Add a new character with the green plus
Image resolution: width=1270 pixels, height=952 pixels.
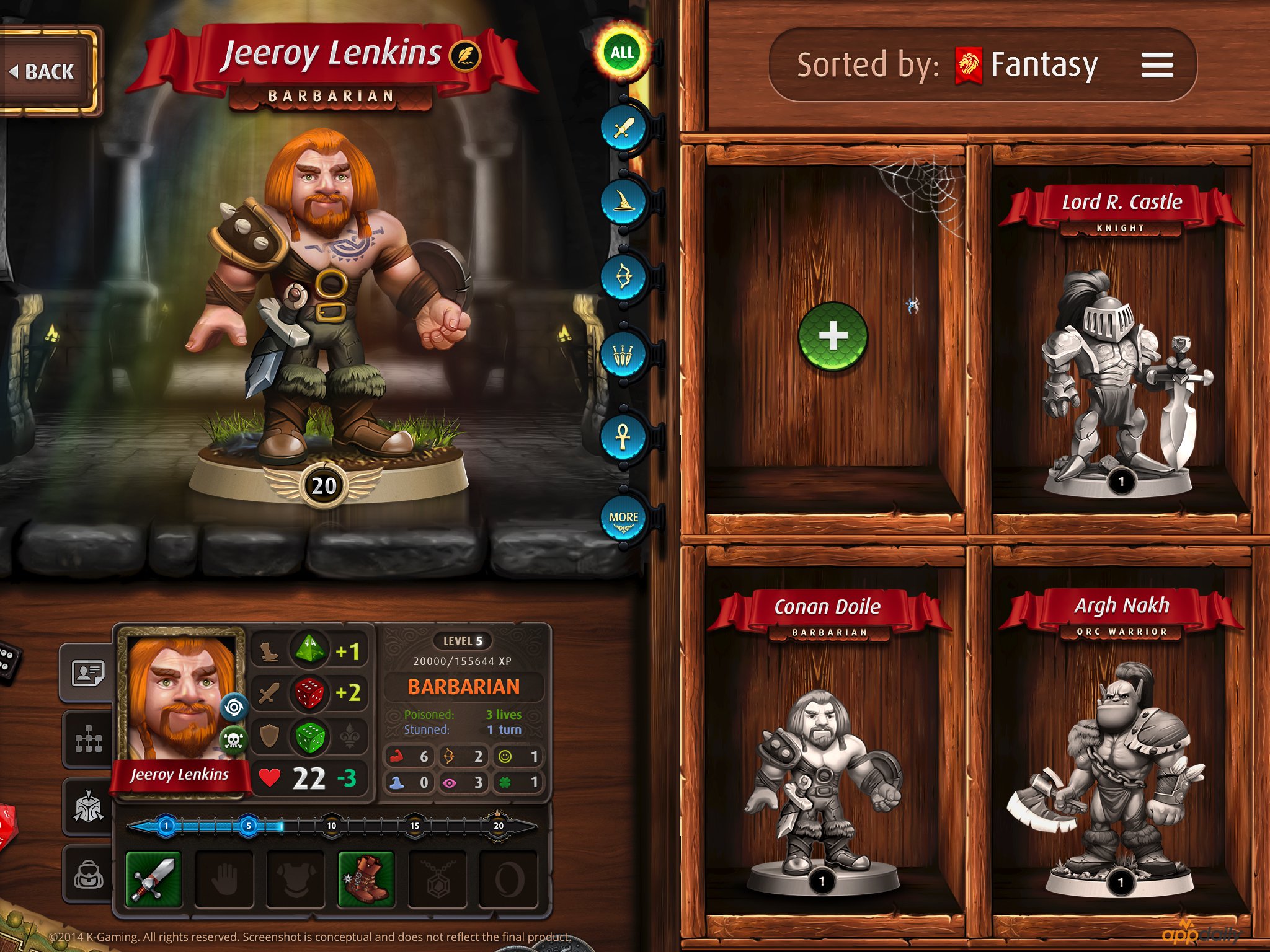click(x=832, y=336)
